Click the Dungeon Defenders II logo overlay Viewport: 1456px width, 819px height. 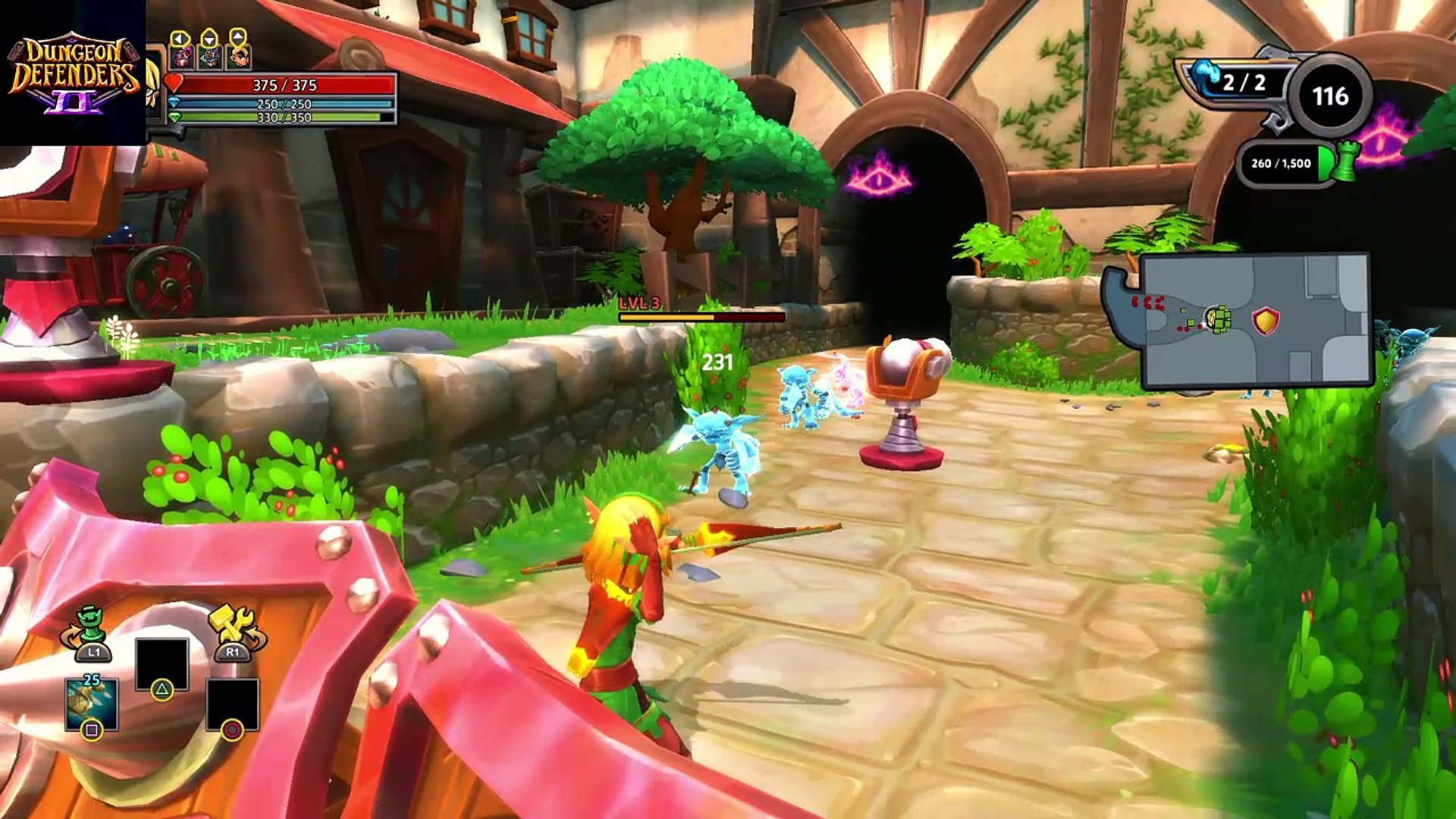pos(73,73)
